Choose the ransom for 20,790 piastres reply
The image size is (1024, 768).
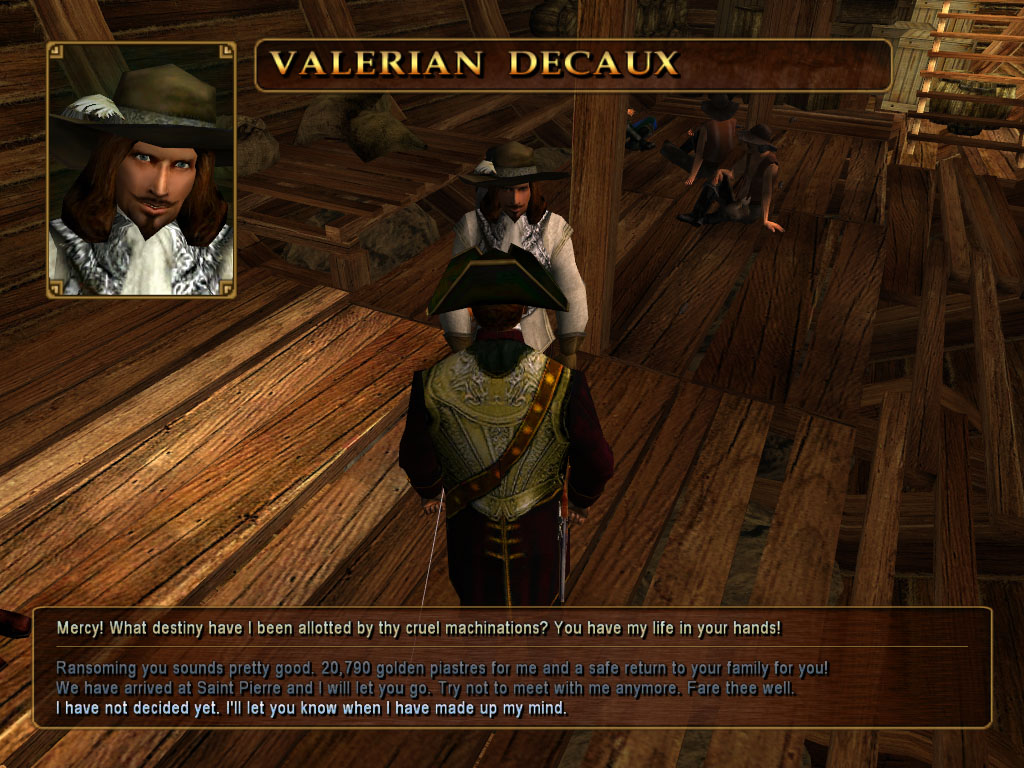pos(441,668)
